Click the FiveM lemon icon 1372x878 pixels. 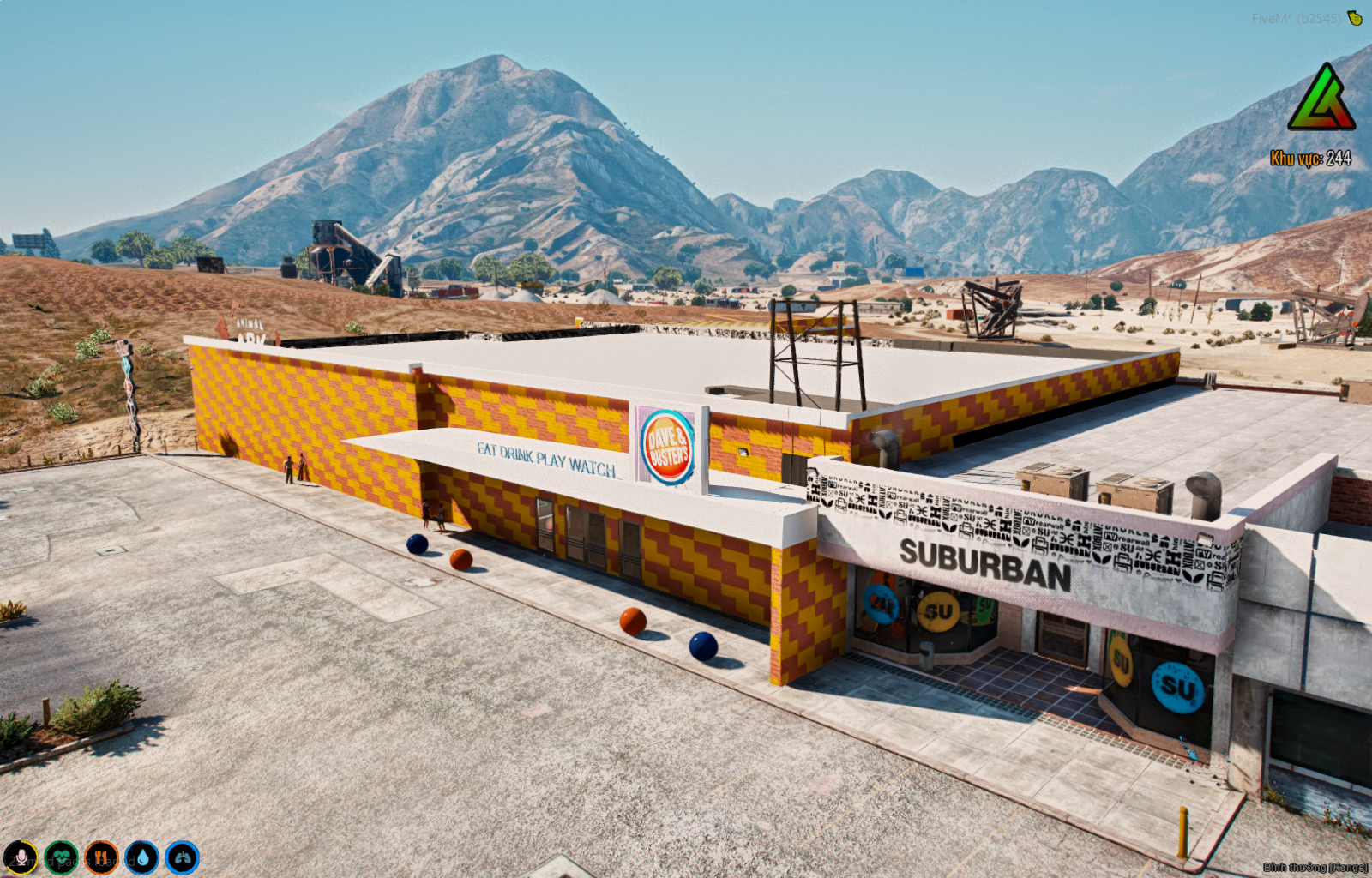coord(1355,18)
